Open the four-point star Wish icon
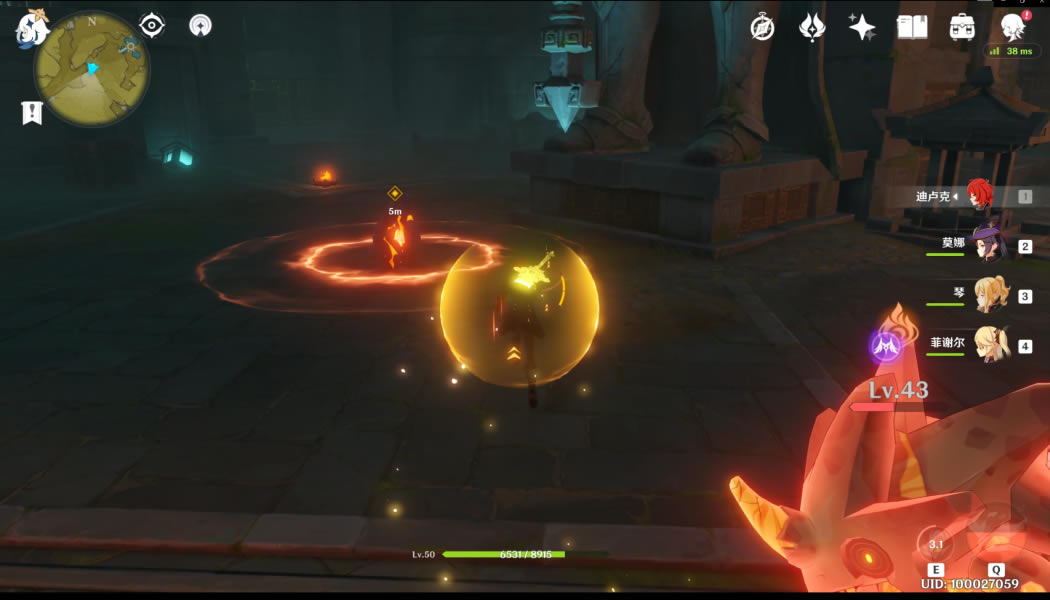The height and width of the screenshot is (600, 1050). point(862,27)
